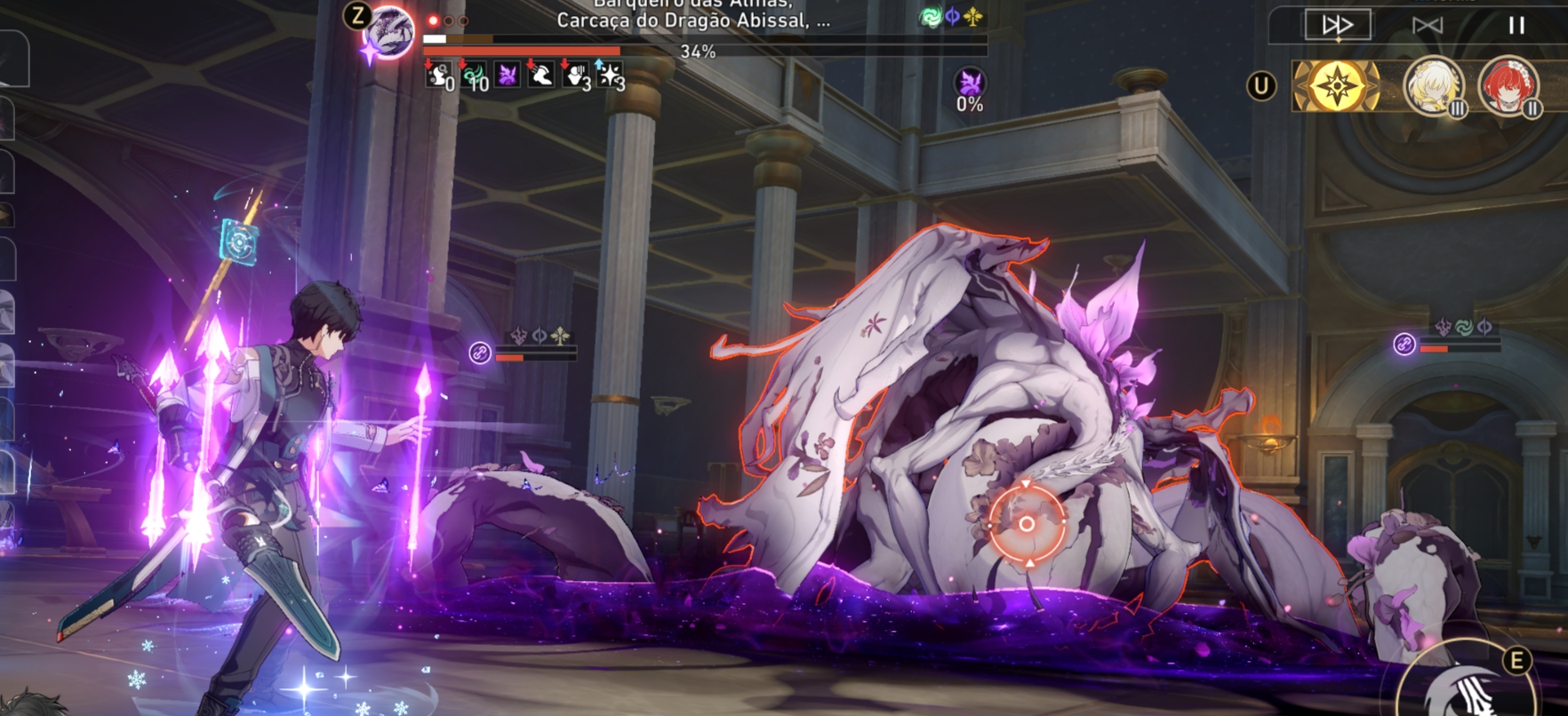Open the boss portrait details
This screenshot has height=716, width=1568.
[390, 33]
